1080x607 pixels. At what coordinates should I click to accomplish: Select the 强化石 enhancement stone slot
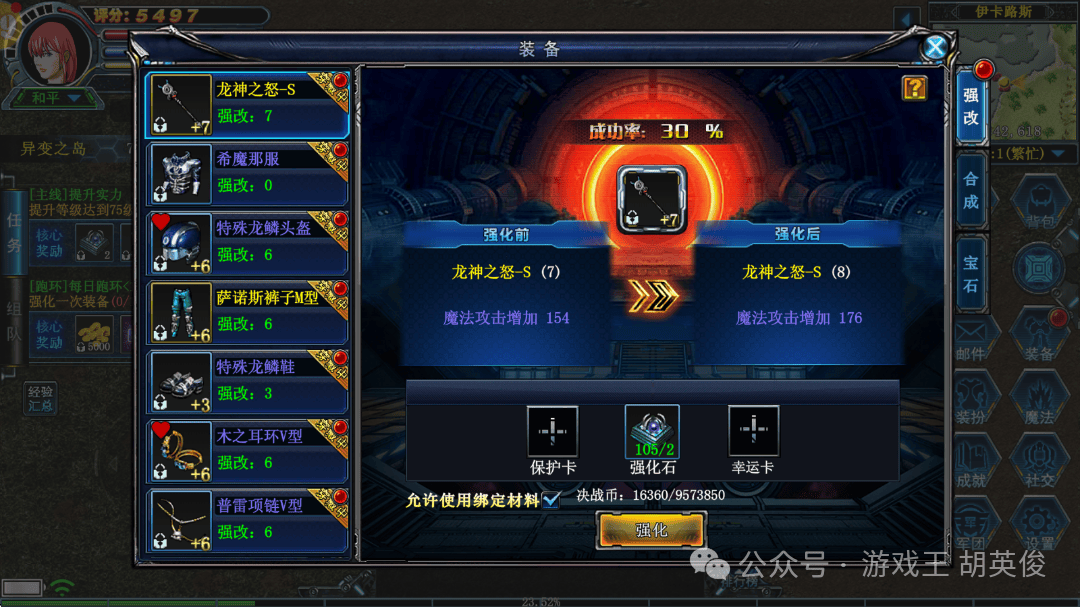click(x=652, y=431)
